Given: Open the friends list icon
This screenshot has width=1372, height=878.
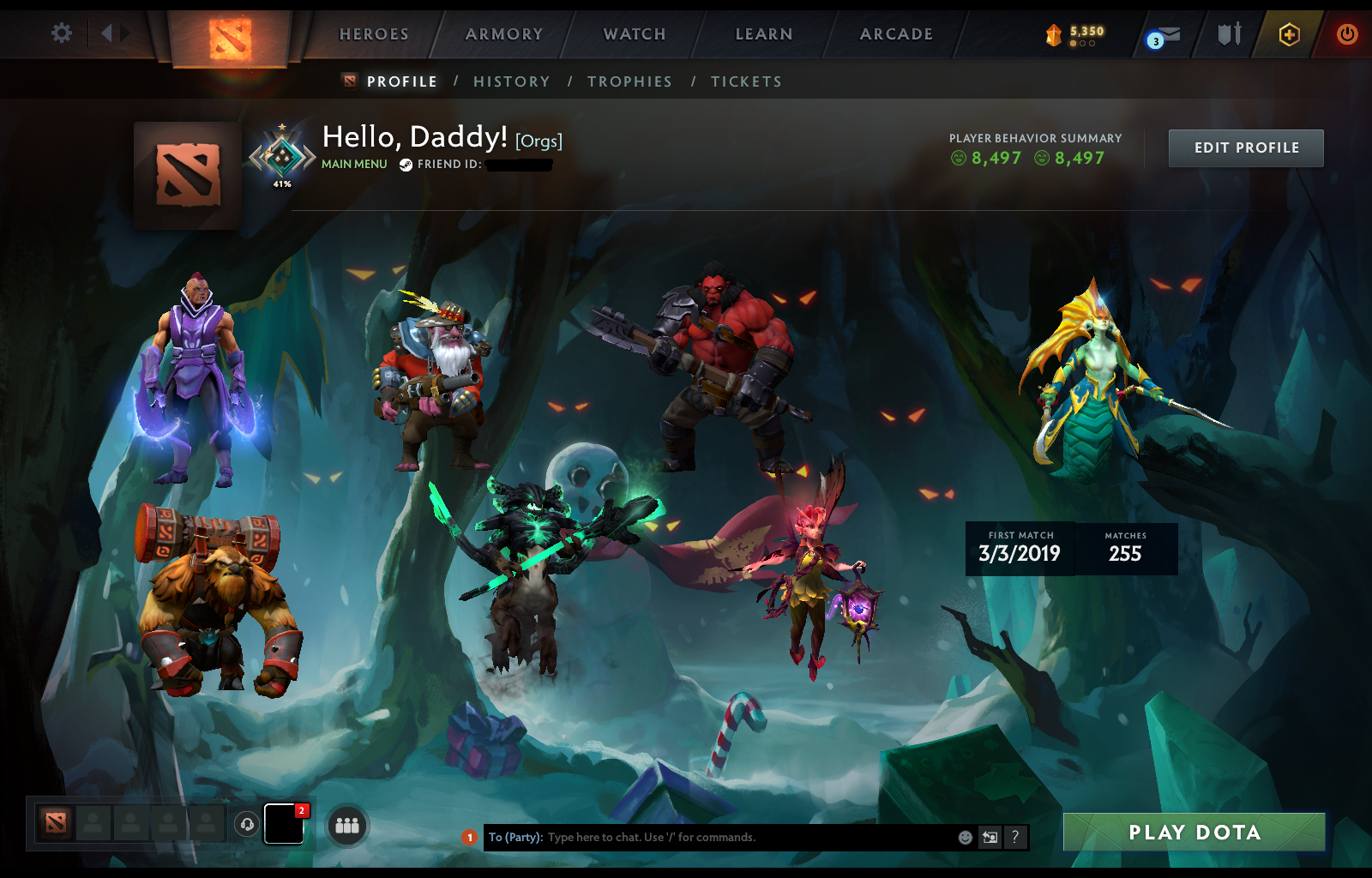Looking at the screenshot, I should click(346, 826).
